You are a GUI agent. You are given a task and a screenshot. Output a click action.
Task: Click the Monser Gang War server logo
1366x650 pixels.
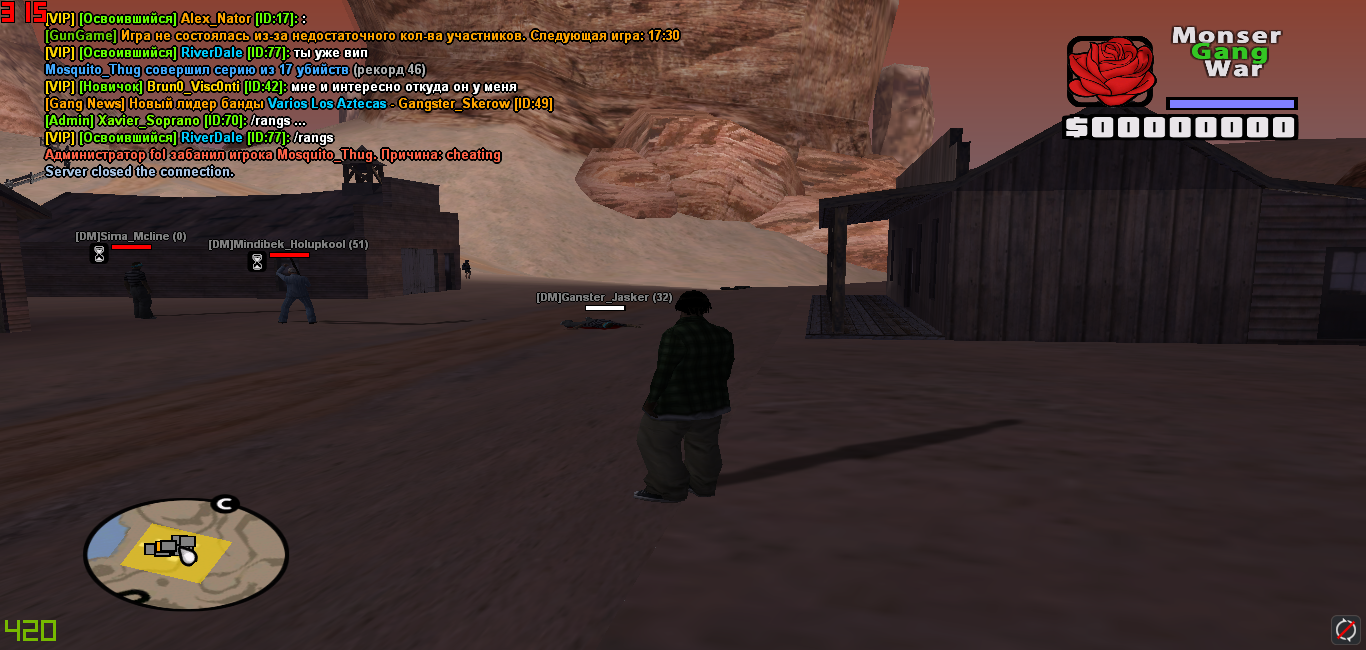(1226, 52)
